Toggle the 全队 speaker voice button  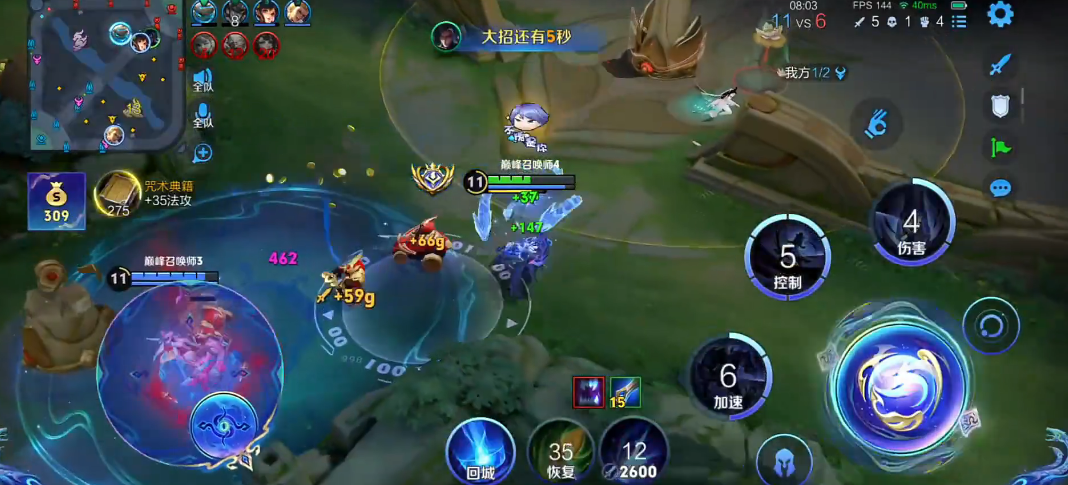click(x=203, y=80)
